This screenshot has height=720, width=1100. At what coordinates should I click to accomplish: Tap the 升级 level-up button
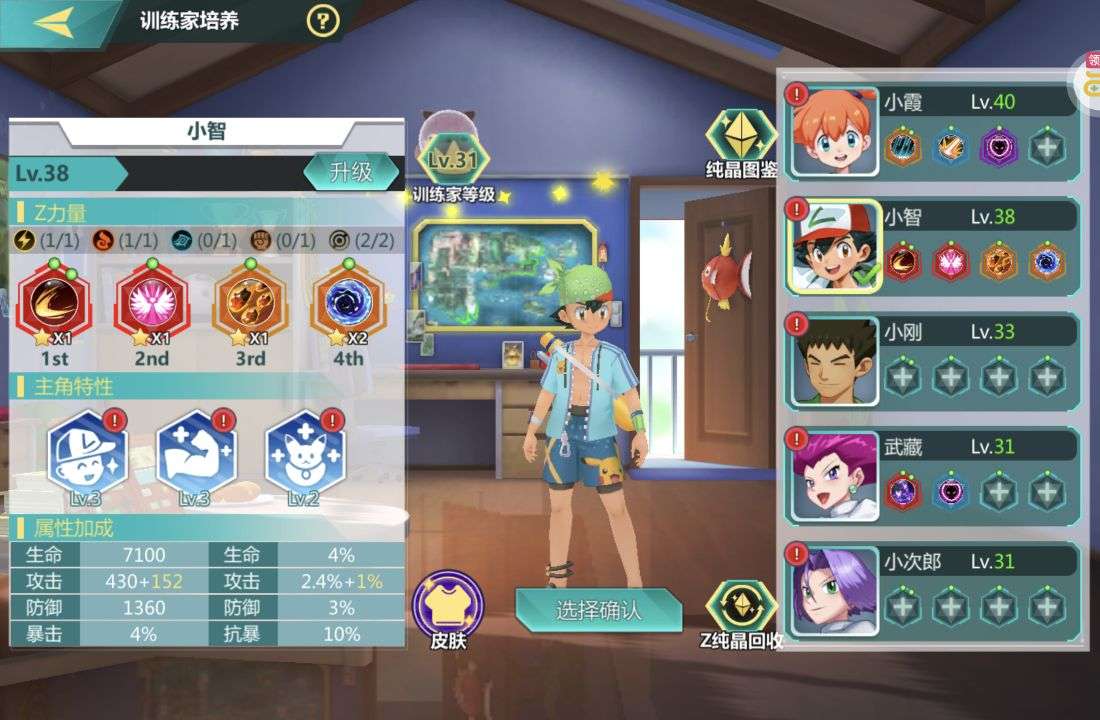(x=351, y=172)
